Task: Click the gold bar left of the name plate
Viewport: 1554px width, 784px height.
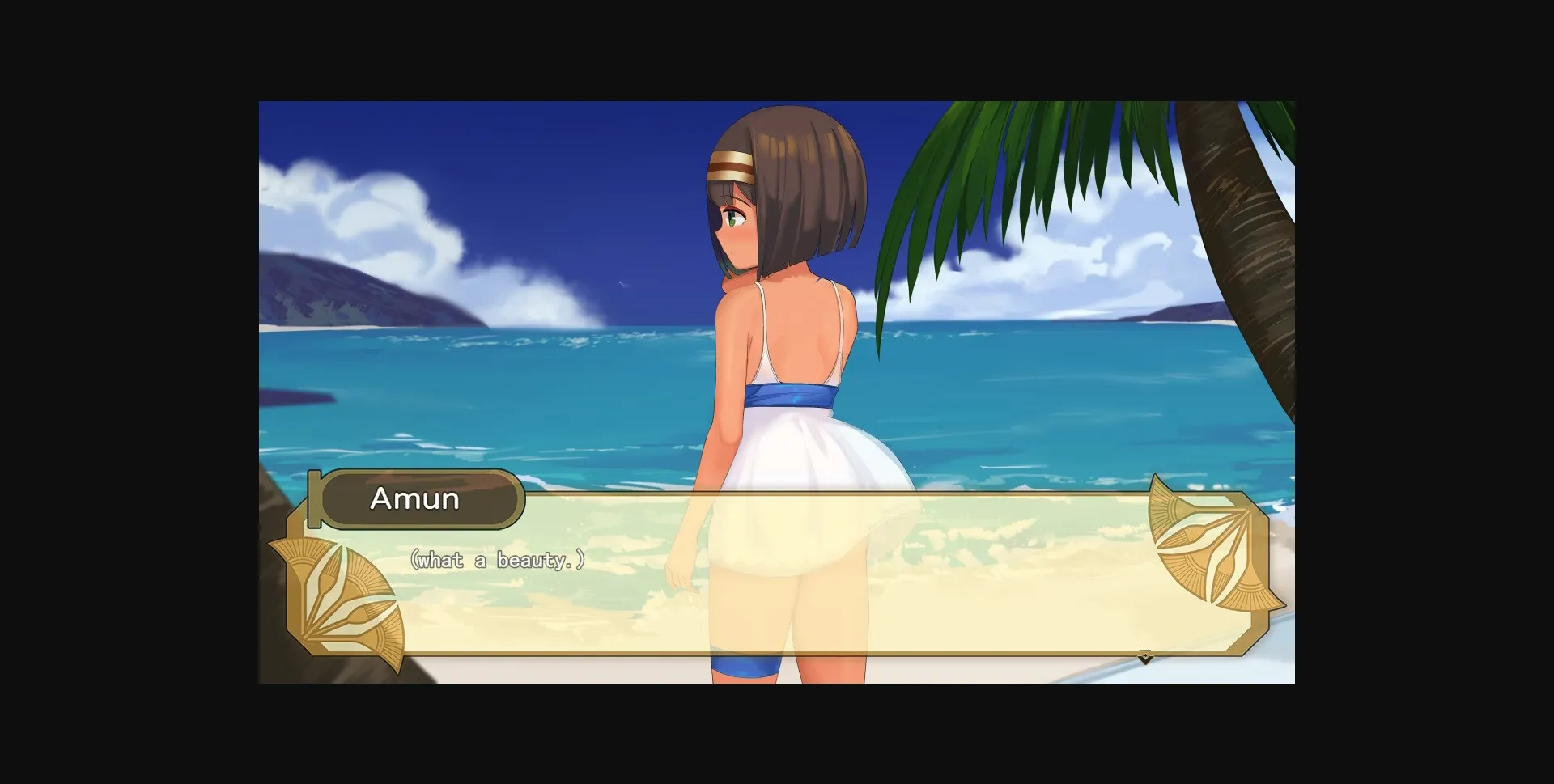Action: [315, 500]
